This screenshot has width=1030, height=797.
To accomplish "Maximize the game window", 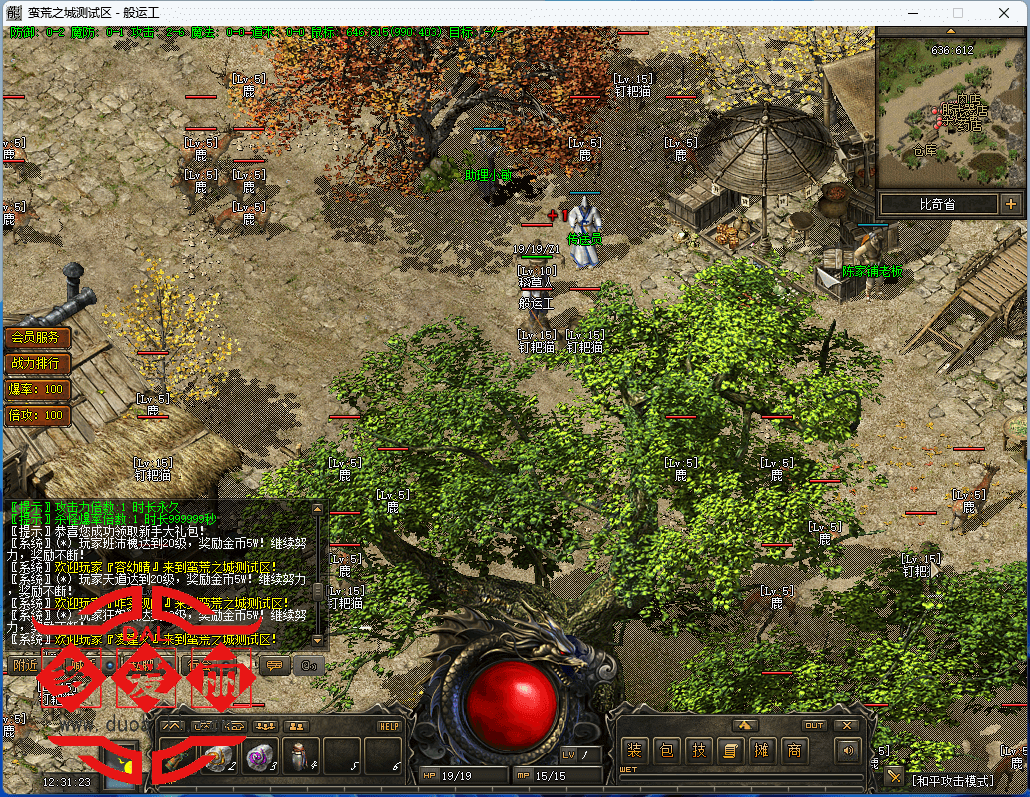I will (958, 12).
